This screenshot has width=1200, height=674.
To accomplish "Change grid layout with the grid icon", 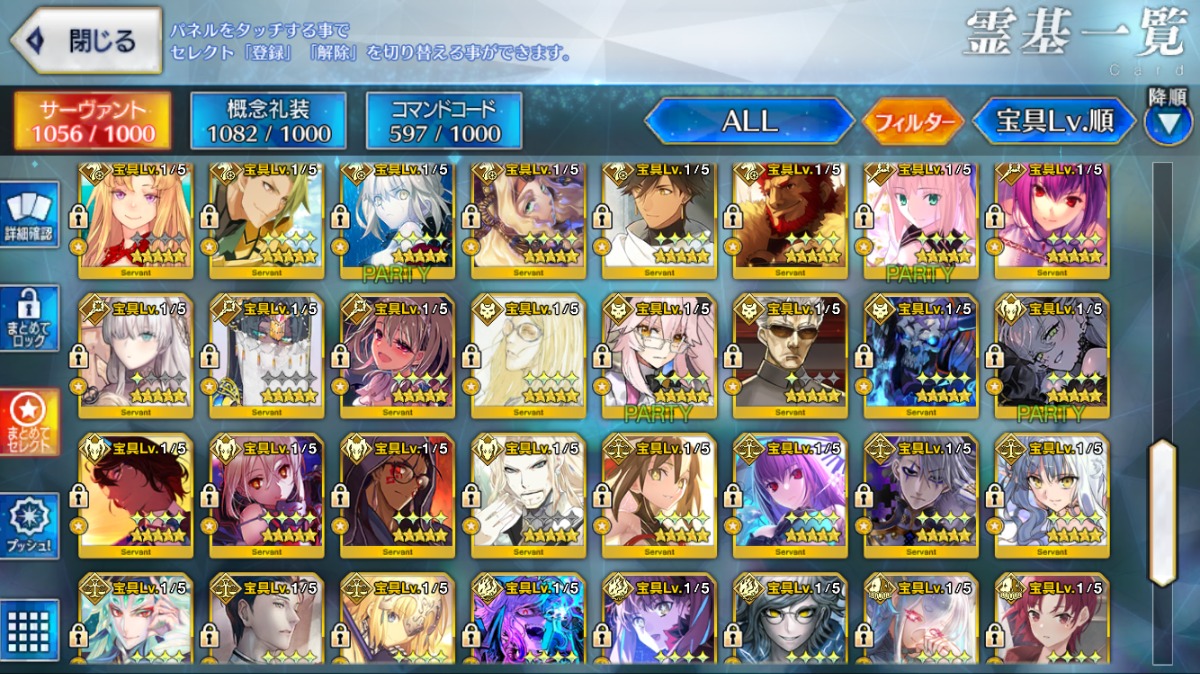I will pyautogui.click(x=28, y=630).
